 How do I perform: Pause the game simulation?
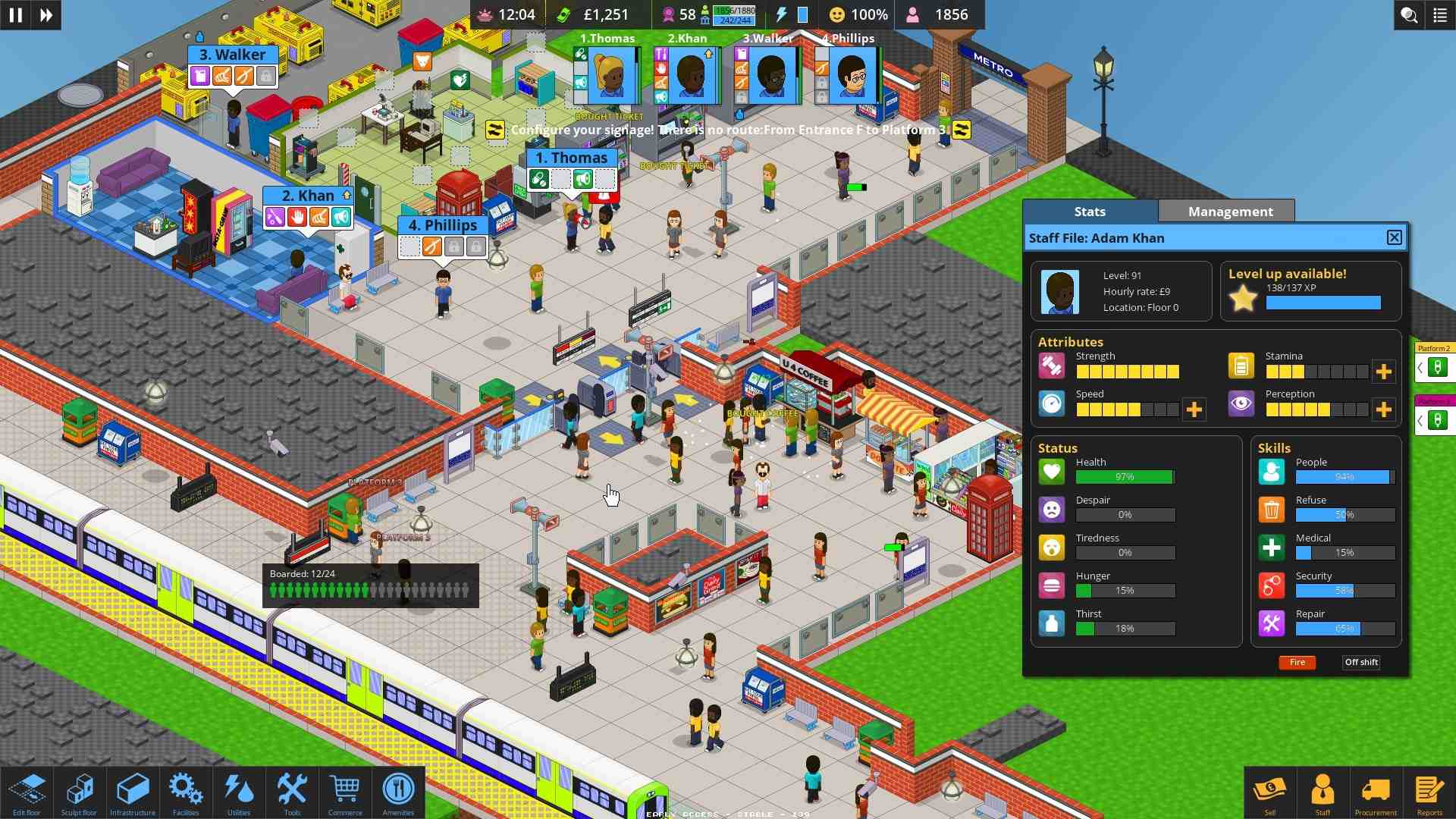[15, 15]
